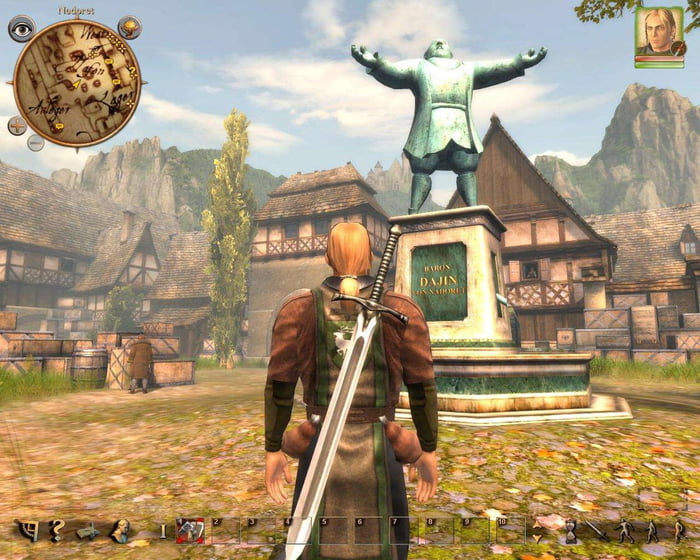Toggle the eye icon beside the minimap

[21, 28]
